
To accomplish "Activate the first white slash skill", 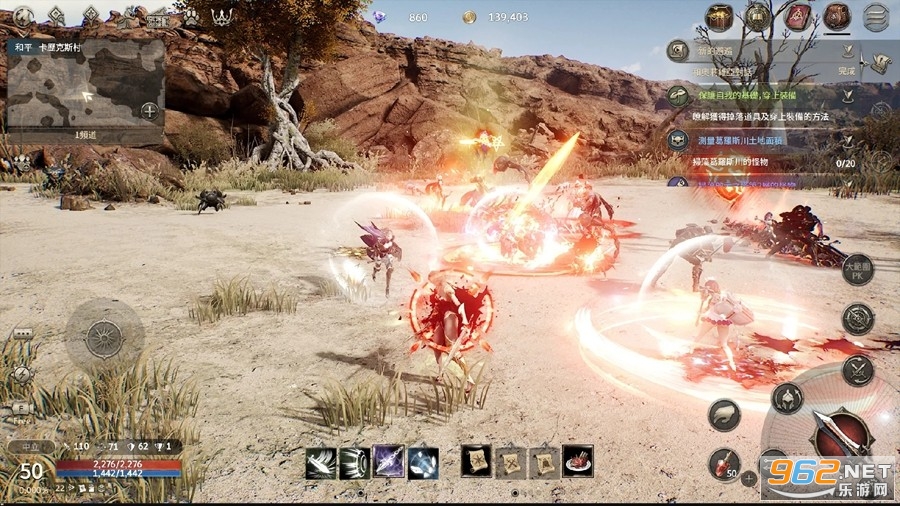I will point(320,462).
